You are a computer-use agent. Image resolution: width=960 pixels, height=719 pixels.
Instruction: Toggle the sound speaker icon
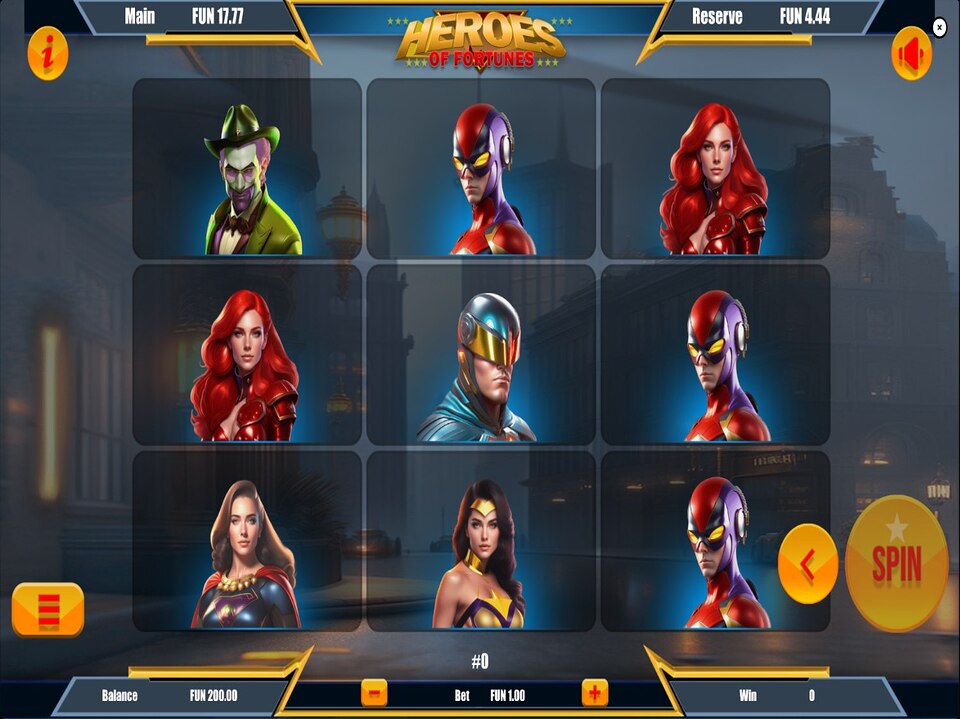911,53
